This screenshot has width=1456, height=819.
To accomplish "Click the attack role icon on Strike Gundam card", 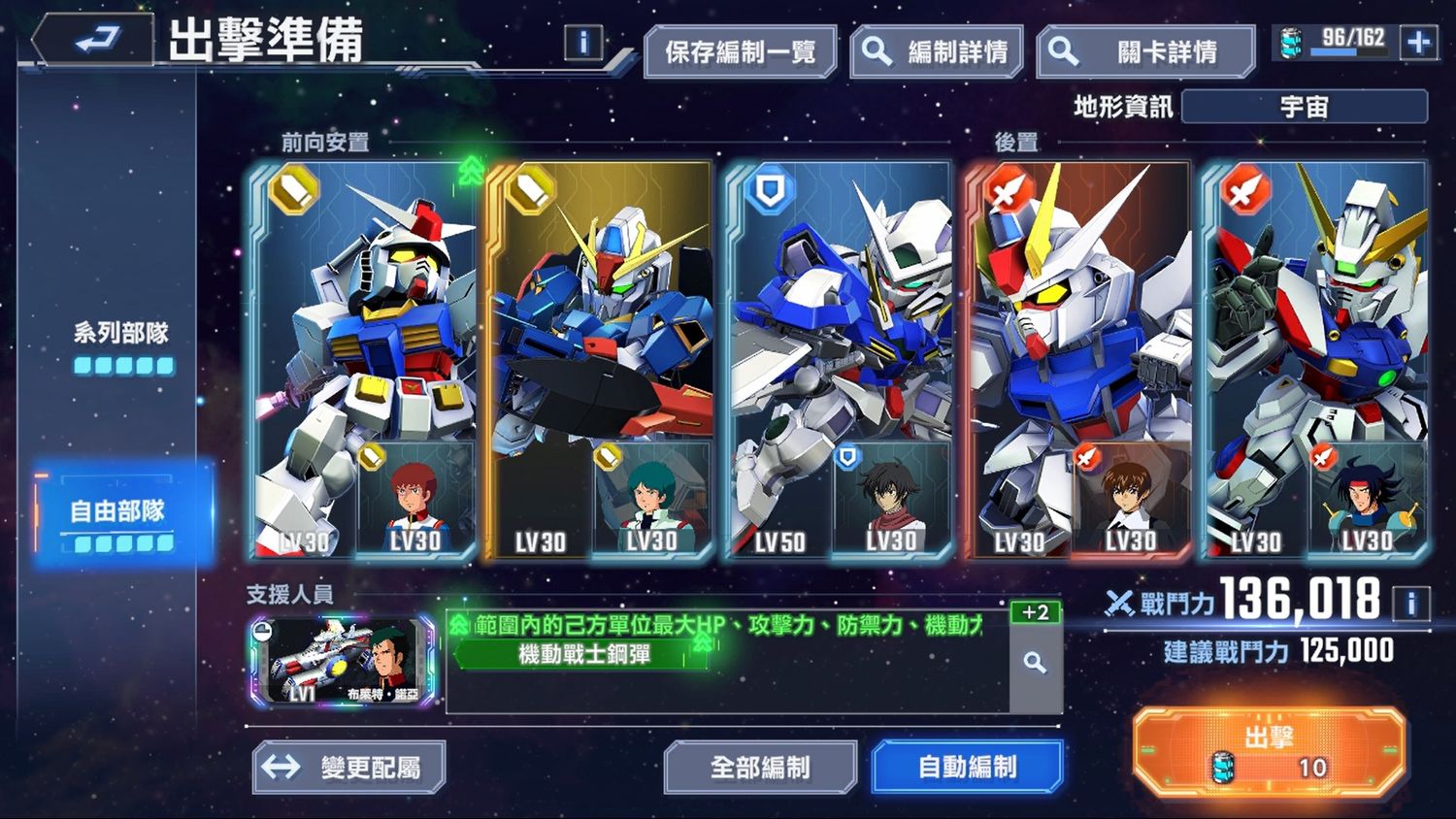I will pyautogui.click(x=1008, y=187).
